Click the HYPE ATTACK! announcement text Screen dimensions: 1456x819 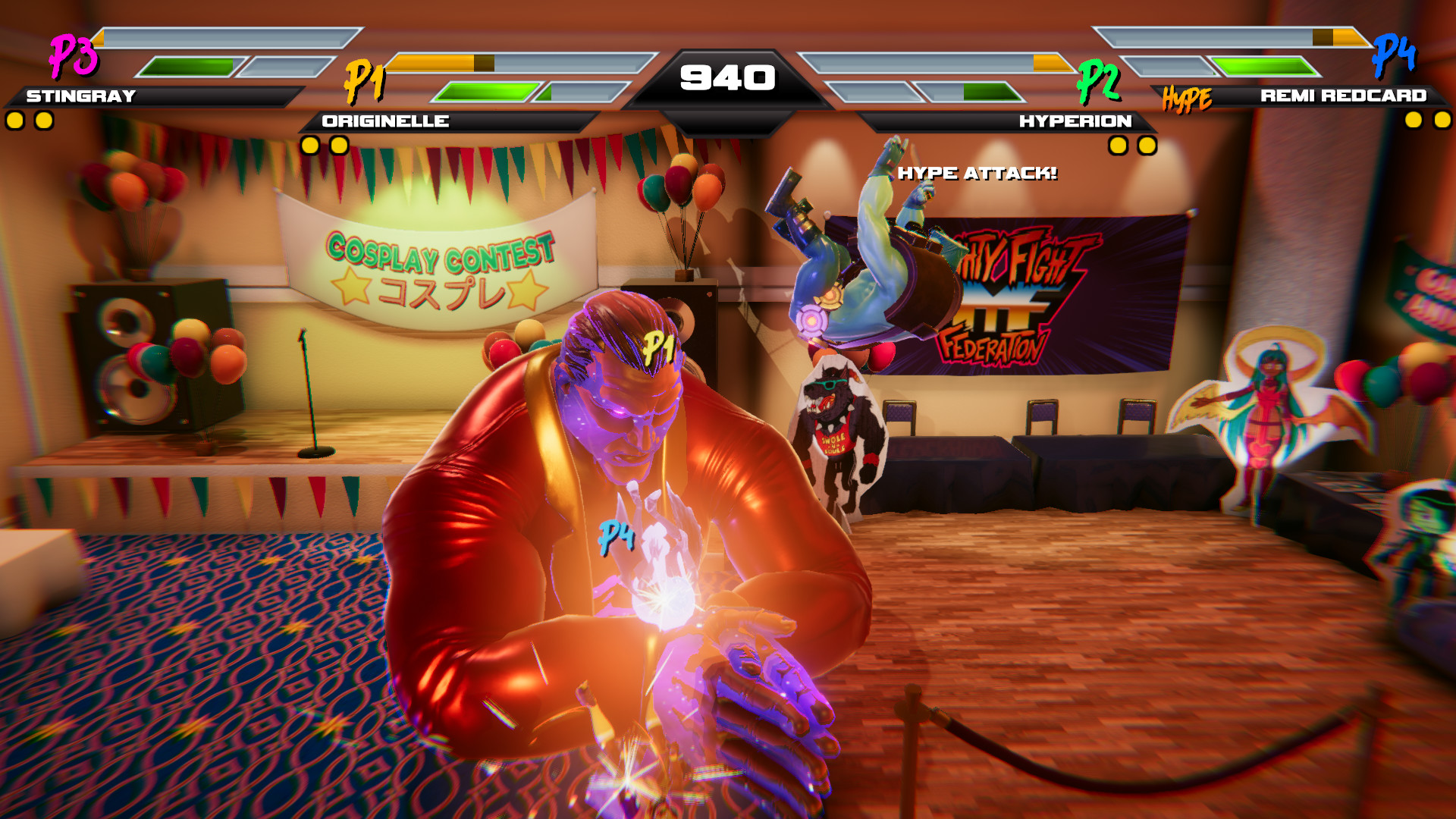(x=977, y=173)
